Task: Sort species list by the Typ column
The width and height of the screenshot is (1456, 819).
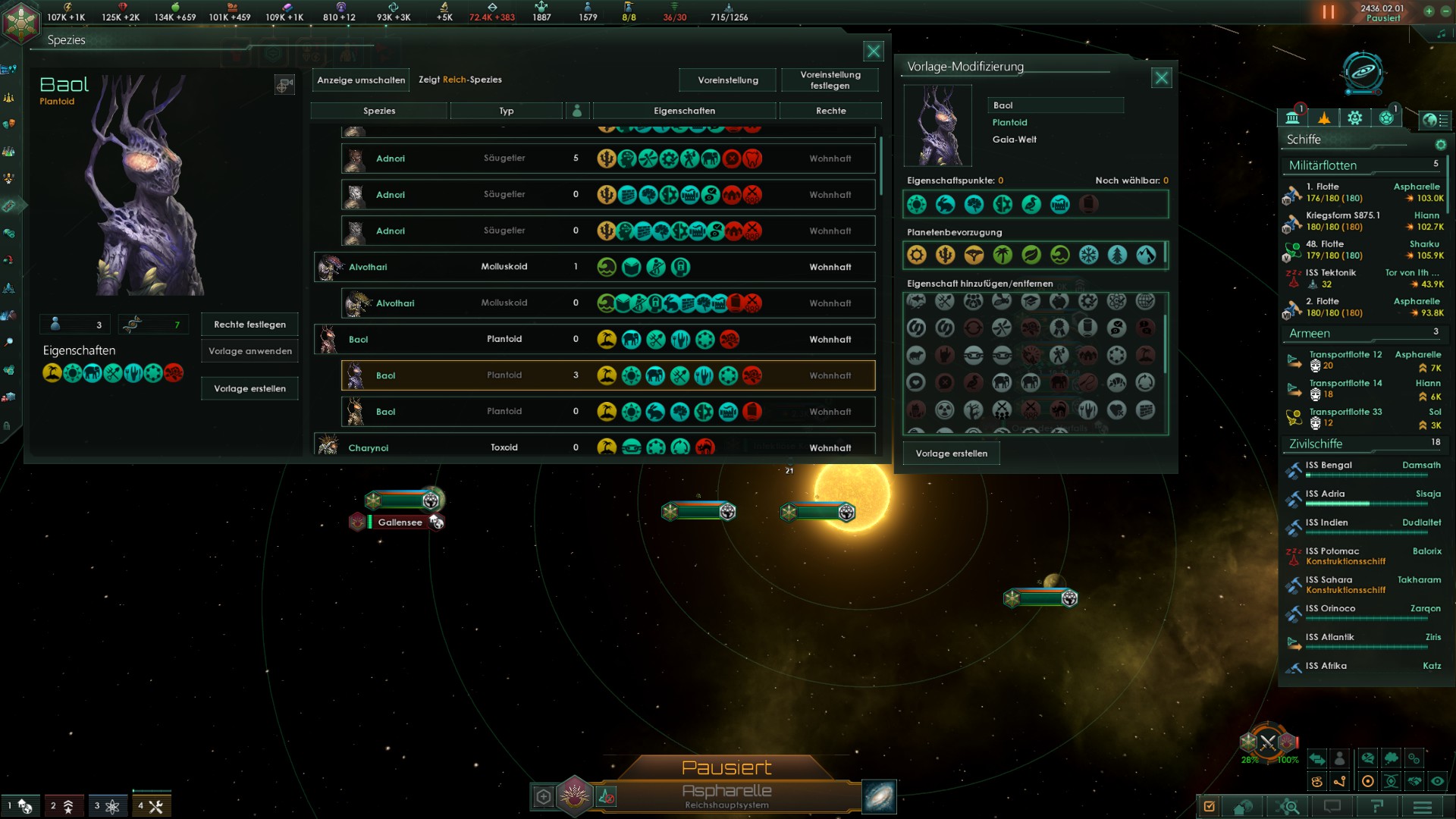Action: coord(507,111)
